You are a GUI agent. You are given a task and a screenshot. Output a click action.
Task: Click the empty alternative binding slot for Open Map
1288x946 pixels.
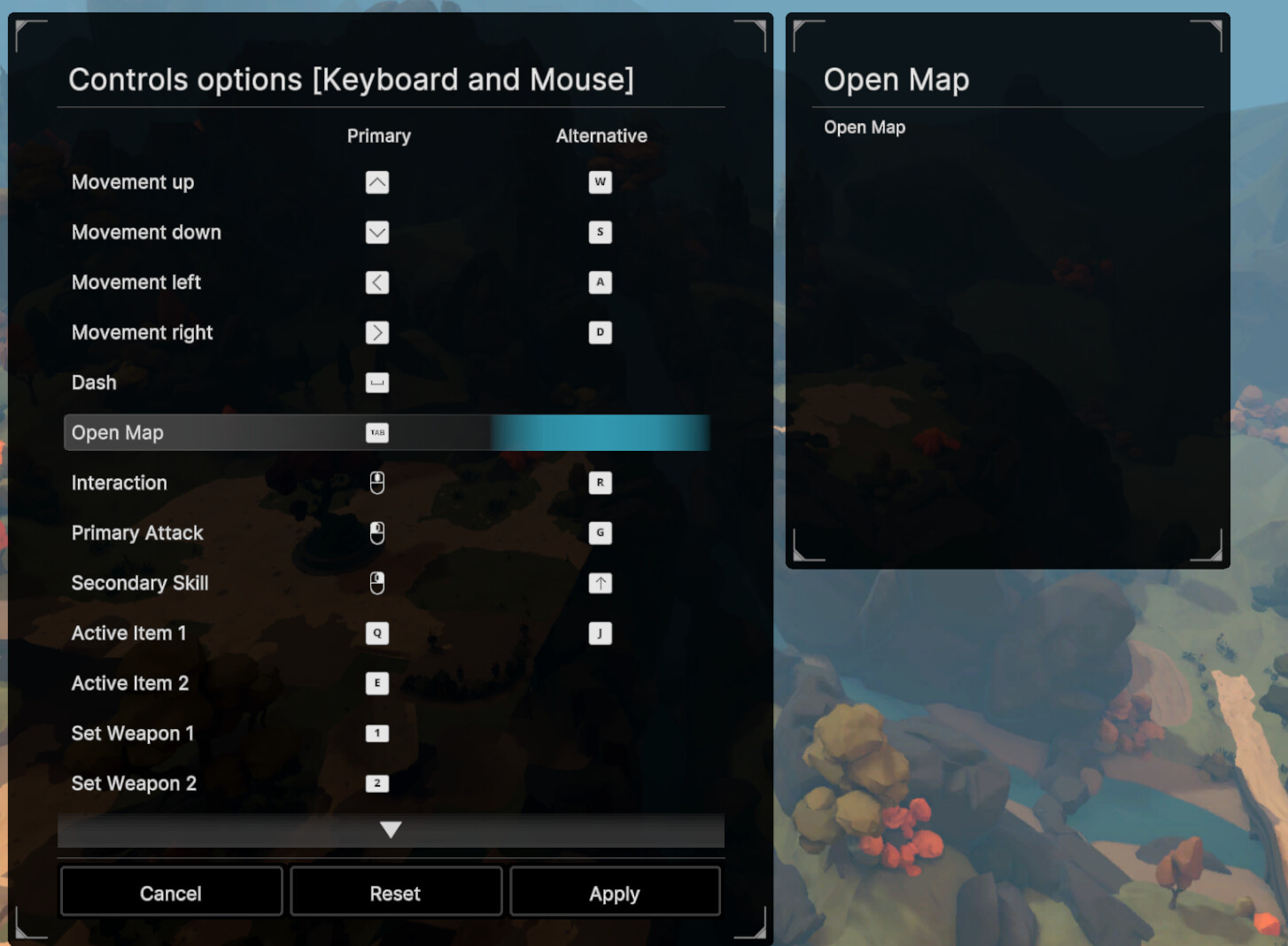601,432
